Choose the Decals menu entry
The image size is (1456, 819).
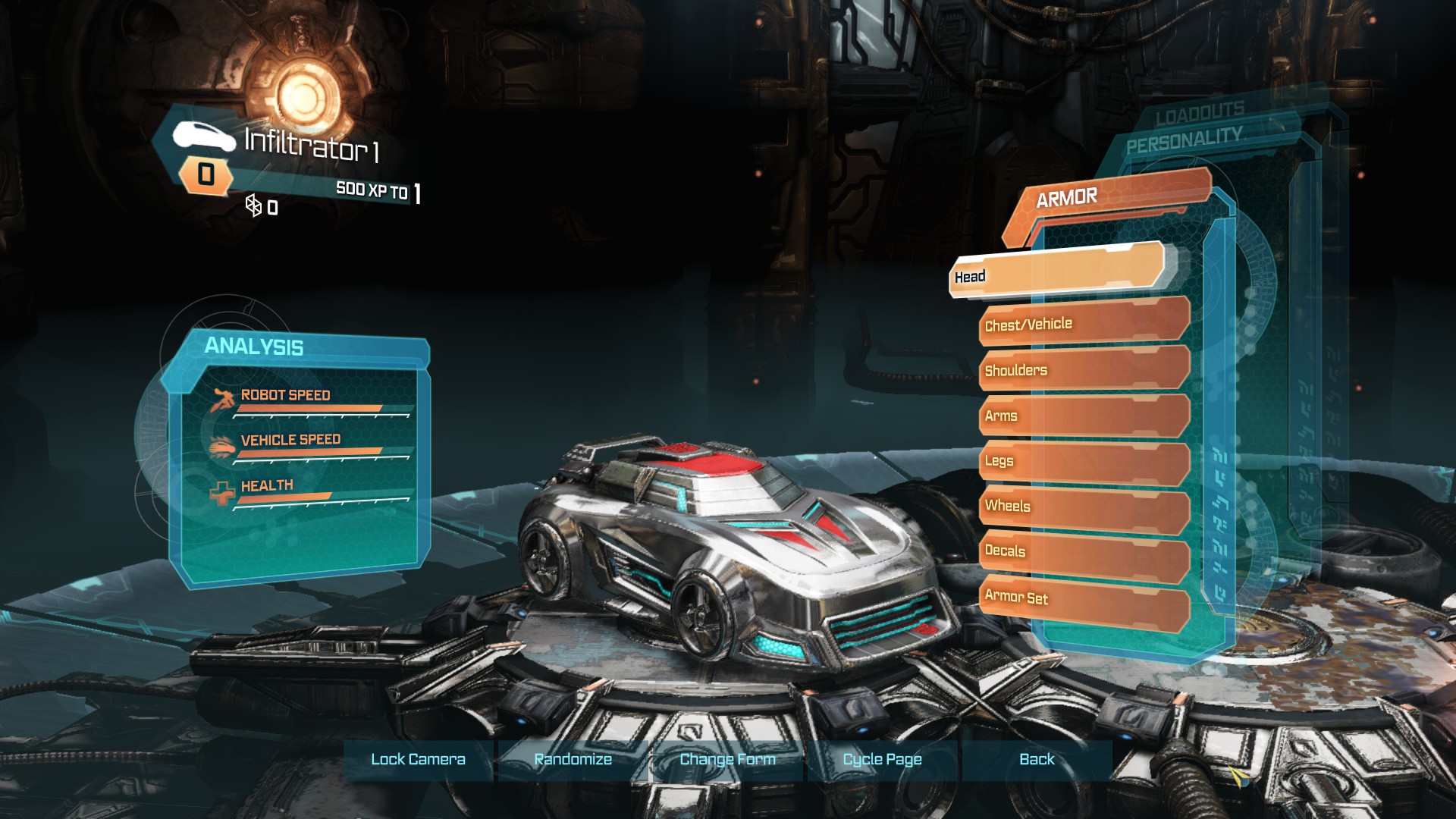pyautogui.click(x=1083, y=553)
